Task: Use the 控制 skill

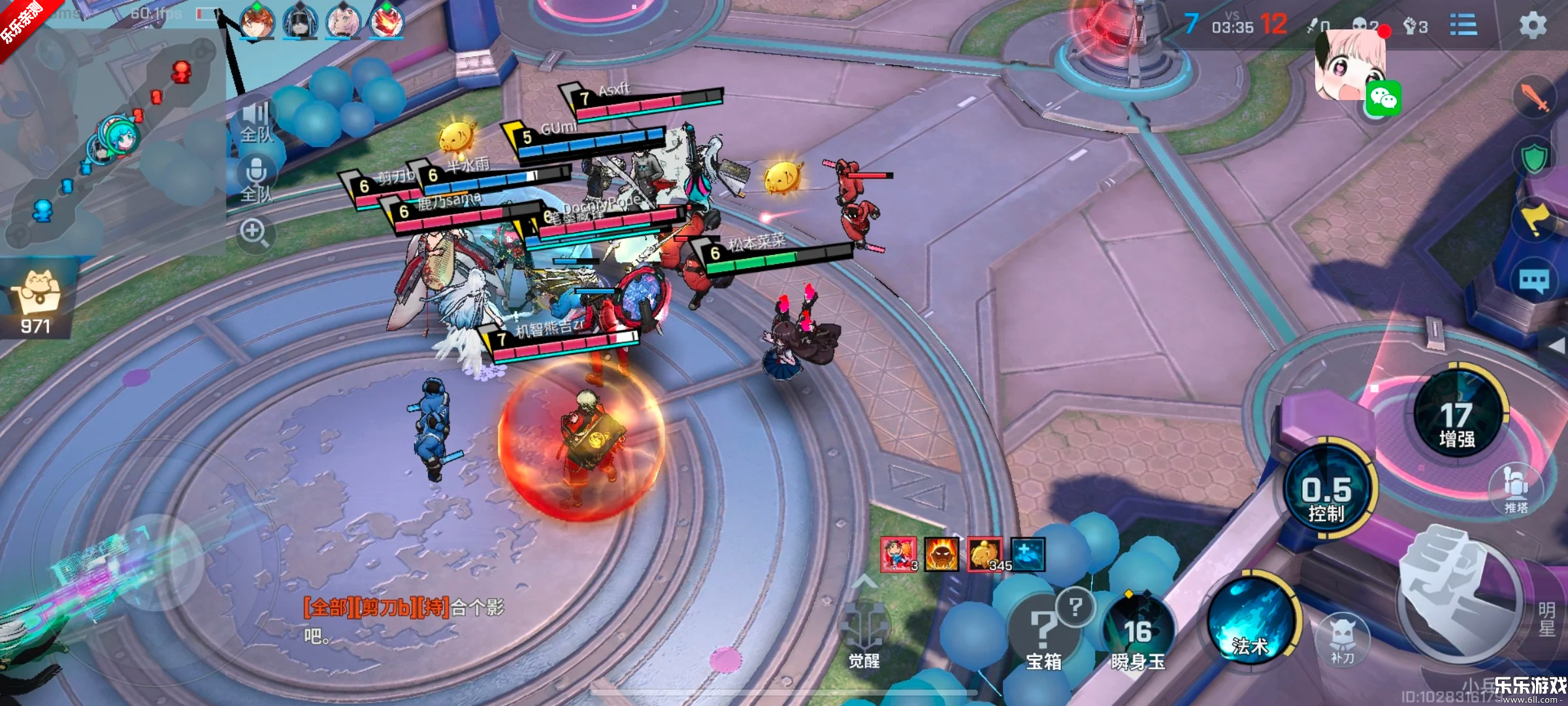Action: point(1327,494)
